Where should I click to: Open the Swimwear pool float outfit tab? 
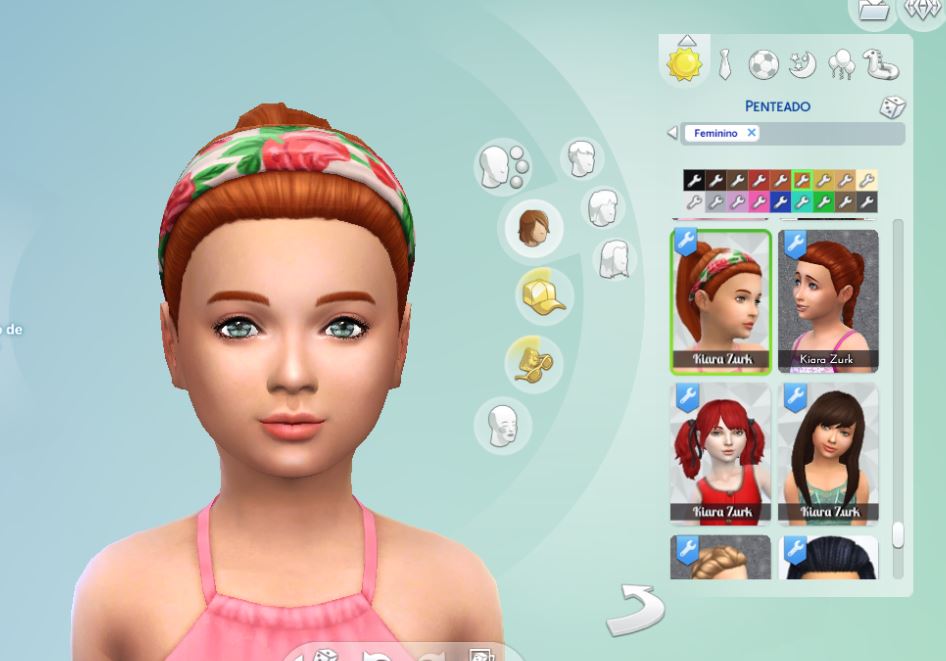point(881,66)
